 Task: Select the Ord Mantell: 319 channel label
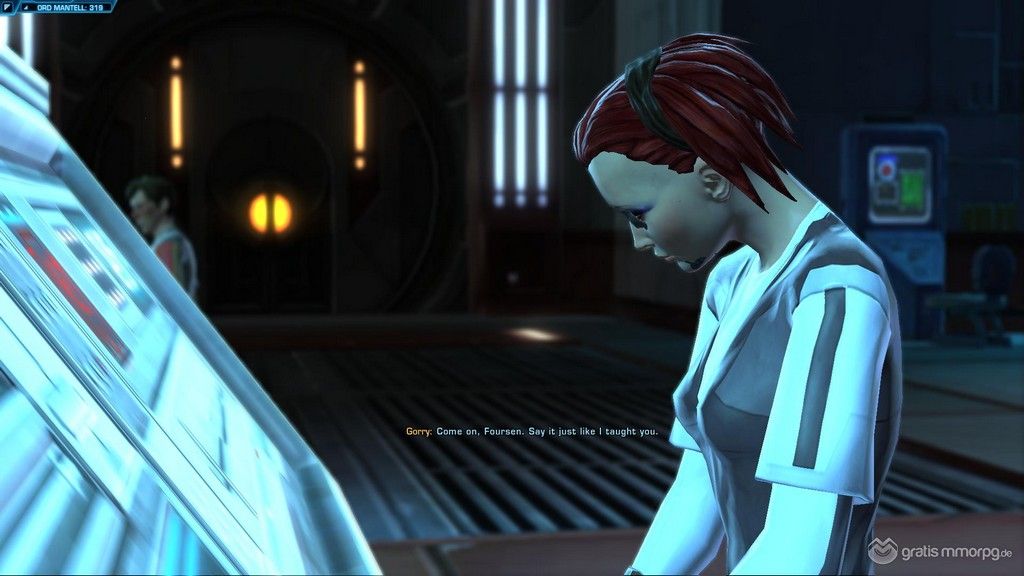coord(71,6)
